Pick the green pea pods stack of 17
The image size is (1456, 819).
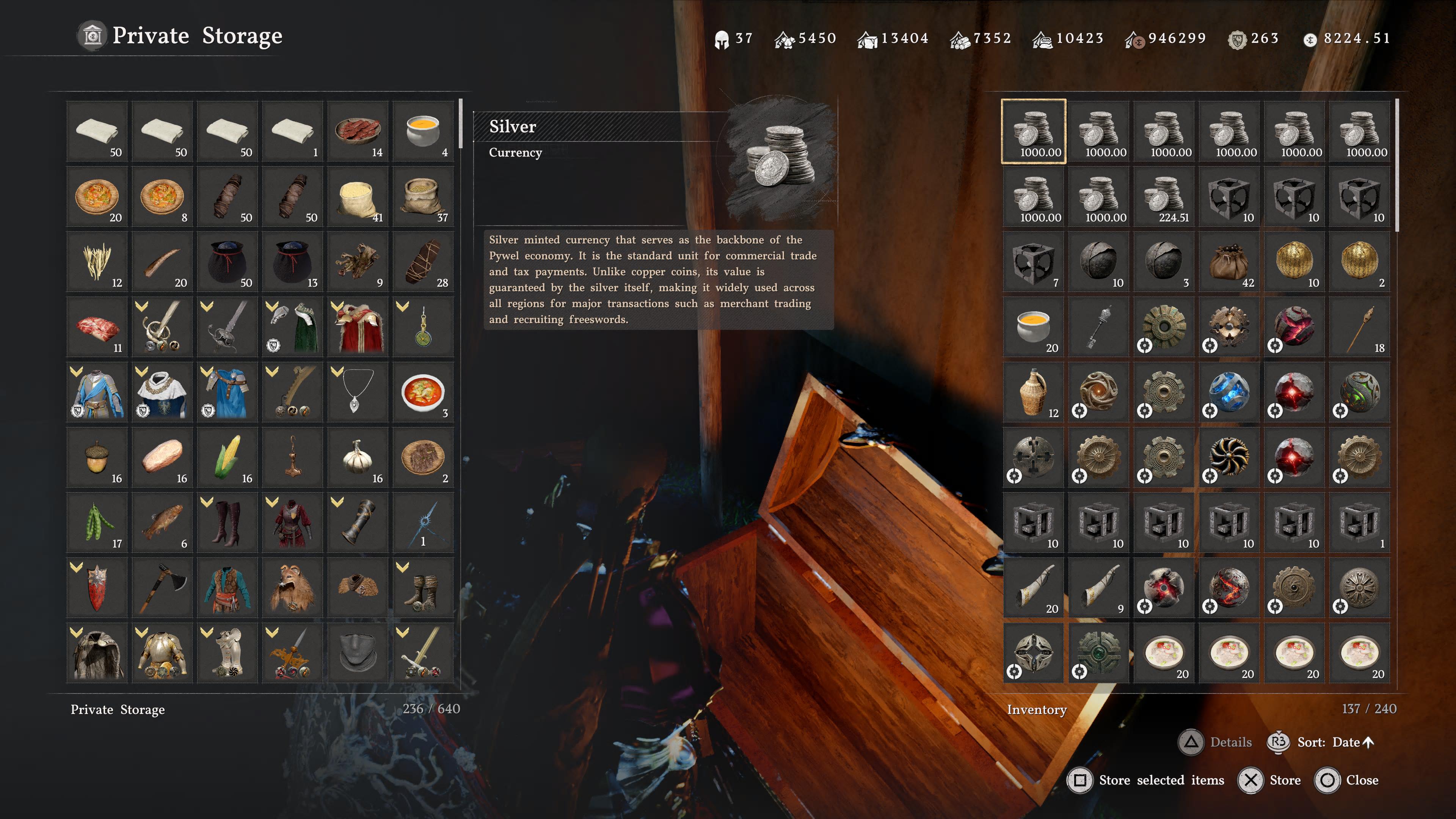click(x=97, y=523)
